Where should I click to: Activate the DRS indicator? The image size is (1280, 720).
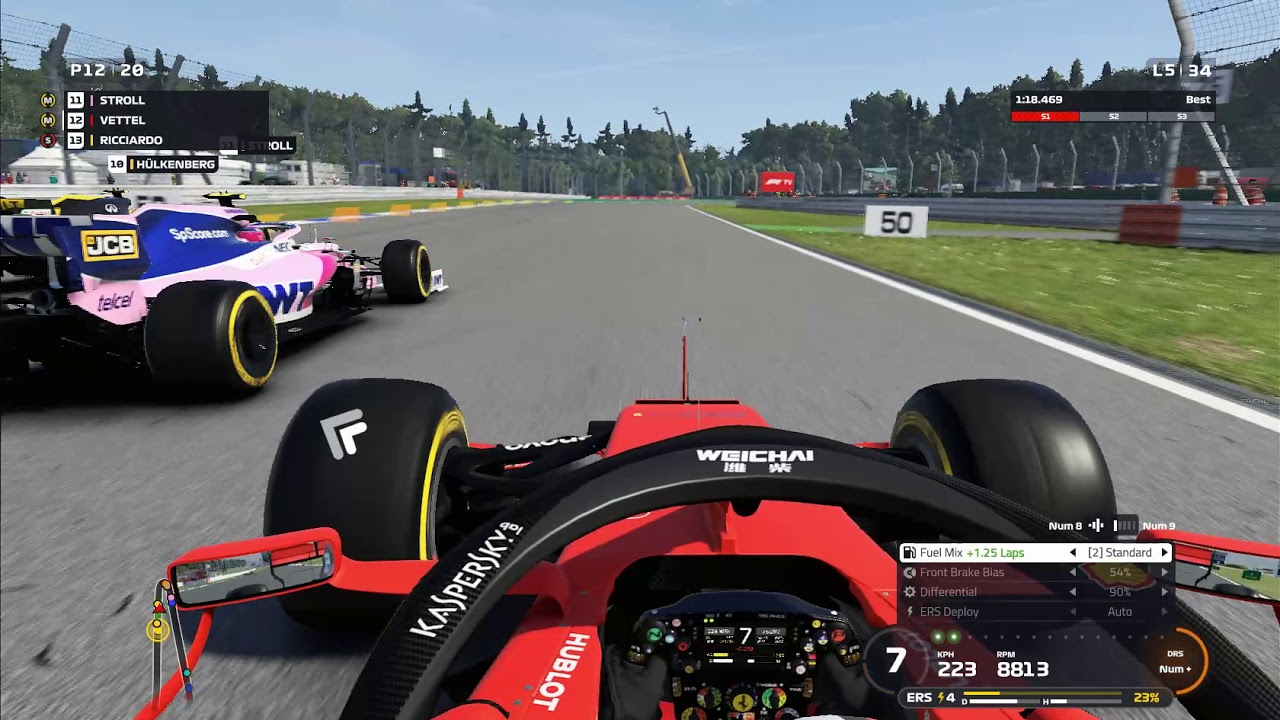[1177, 661]
